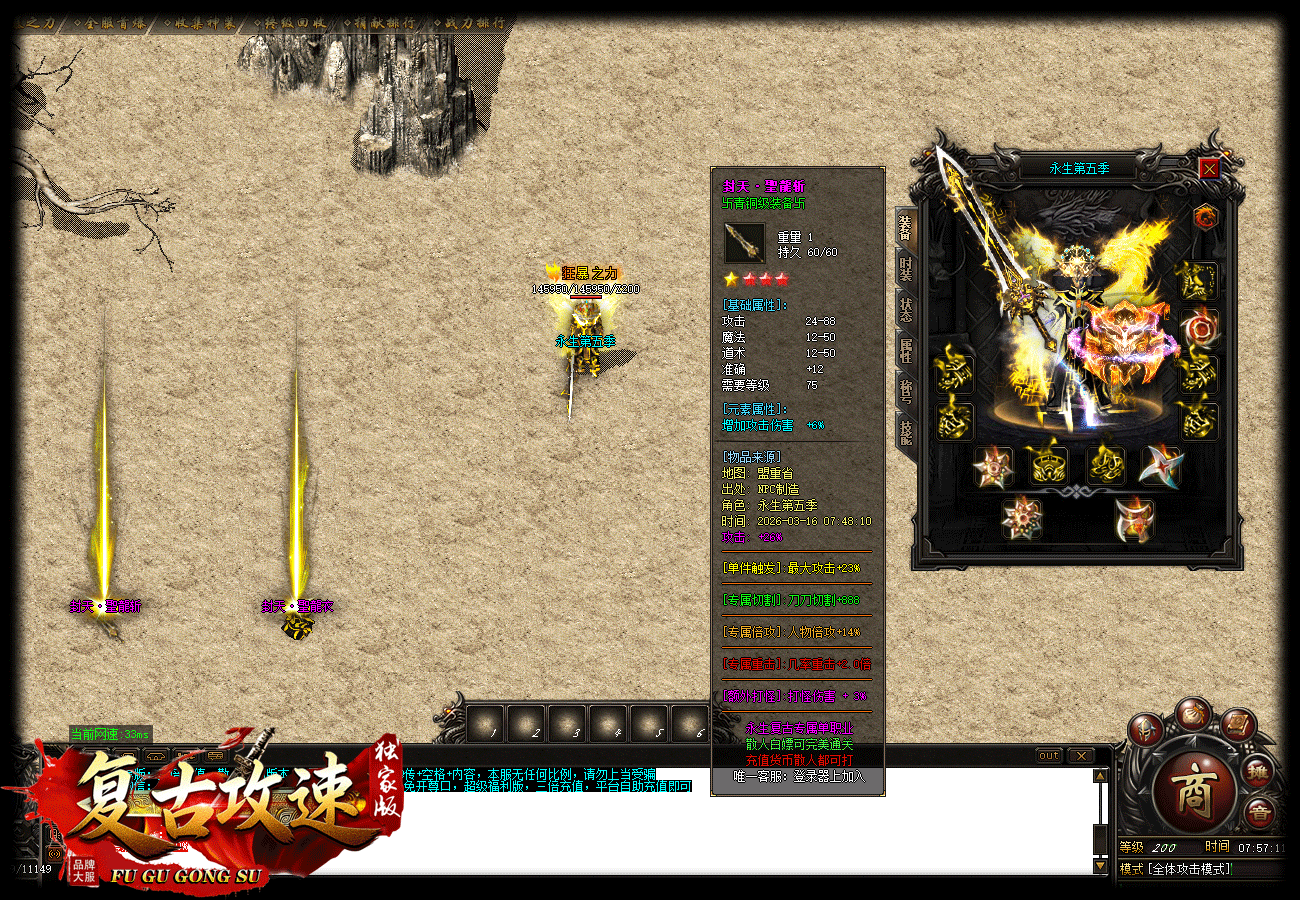Click the chat window 'out' button
The image size is (1300, 900).
point(1048,755)
